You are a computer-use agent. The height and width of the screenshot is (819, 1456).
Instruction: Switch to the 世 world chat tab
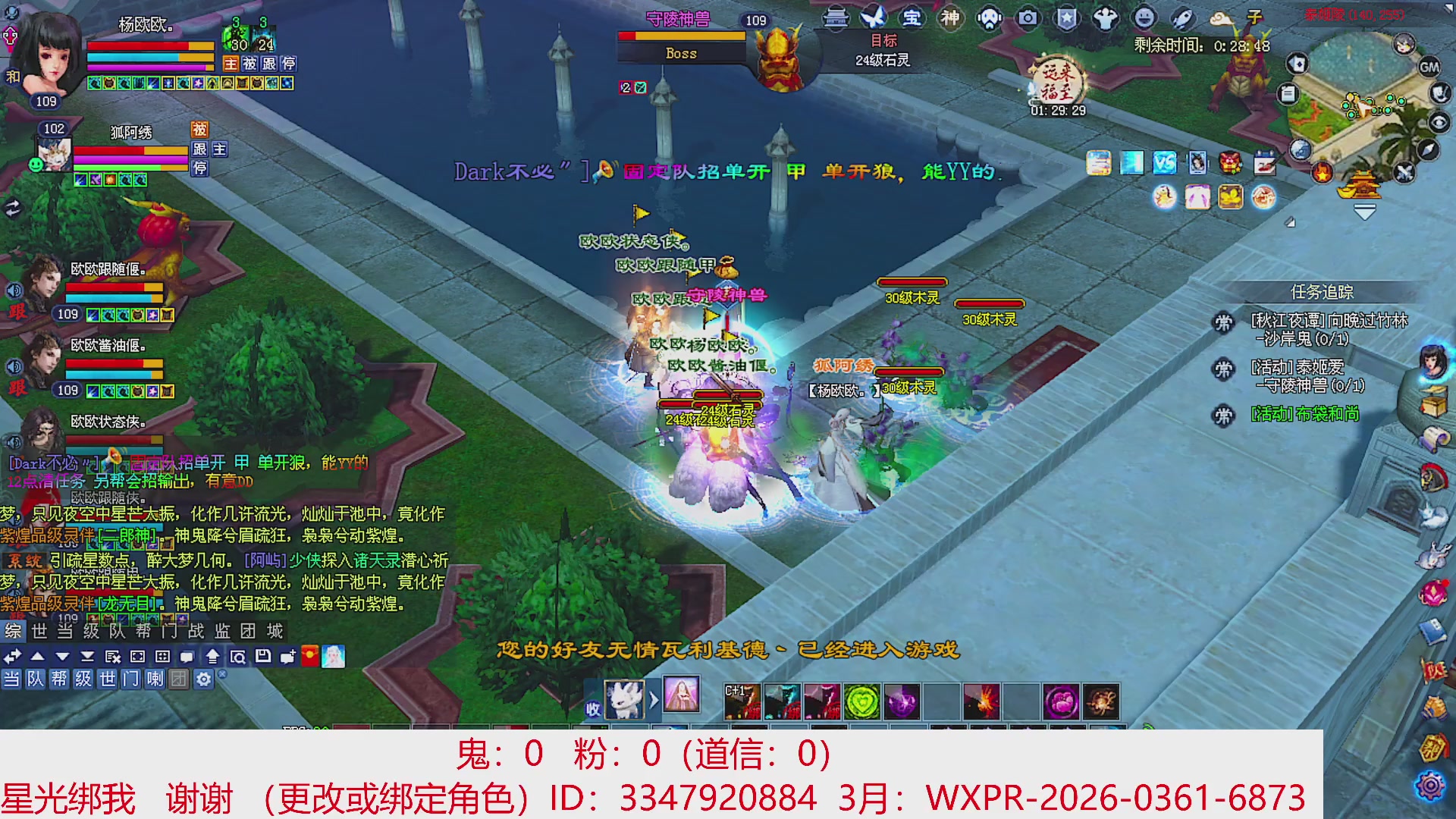coord(39,632)
